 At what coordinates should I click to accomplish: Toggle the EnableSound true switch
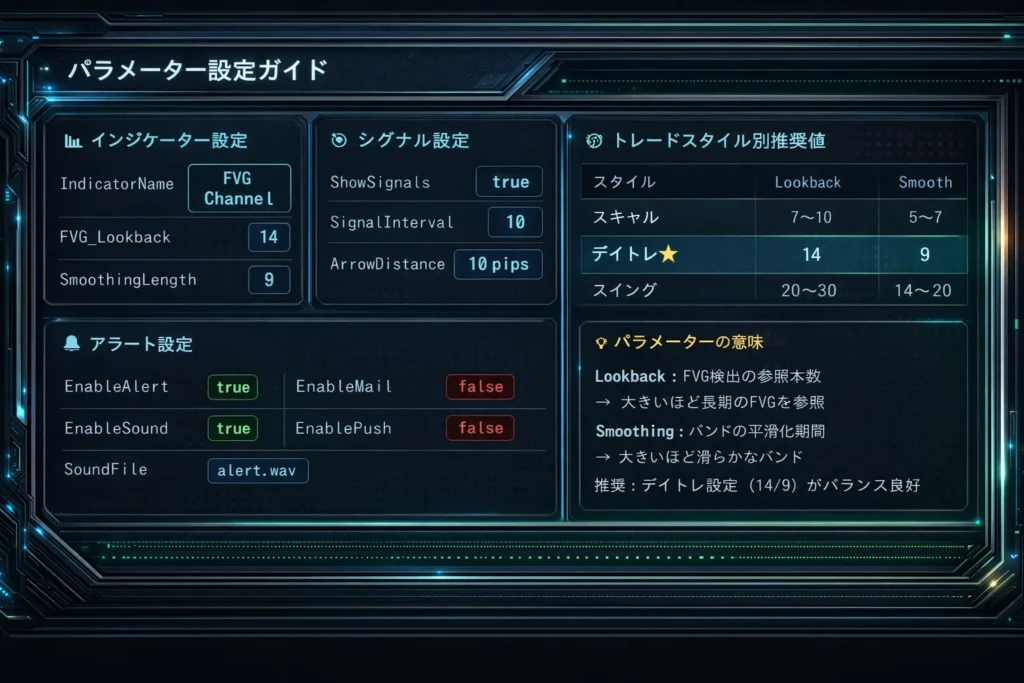233,428
